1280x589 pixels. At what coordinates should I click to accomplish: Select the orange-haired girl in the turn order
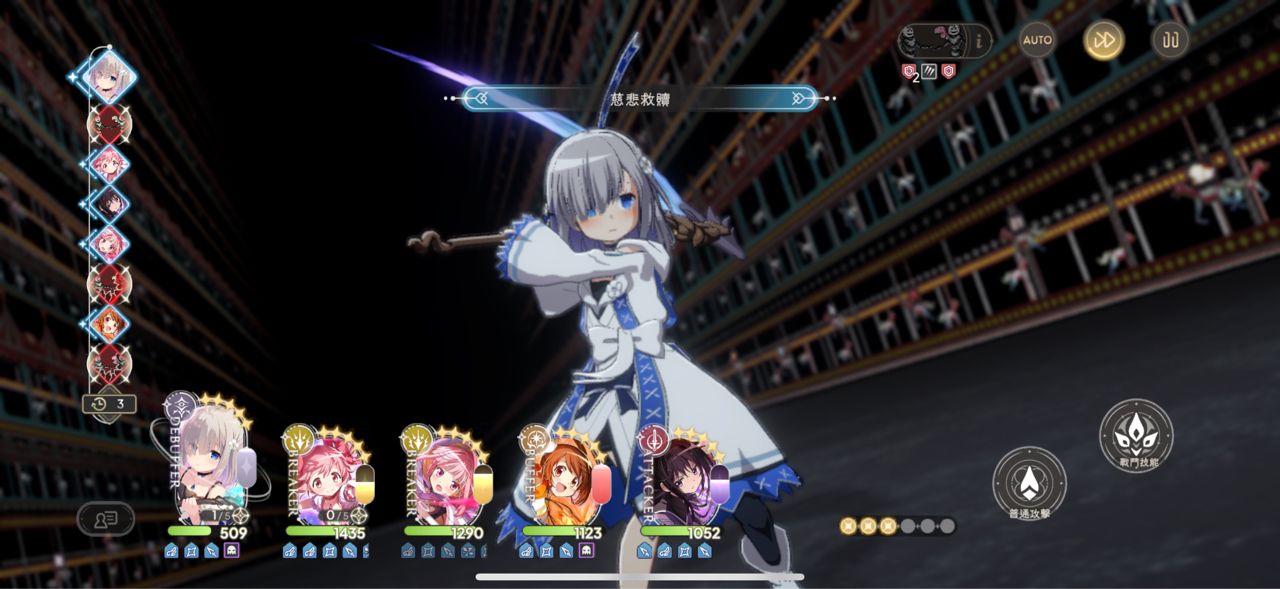[108, 323]
